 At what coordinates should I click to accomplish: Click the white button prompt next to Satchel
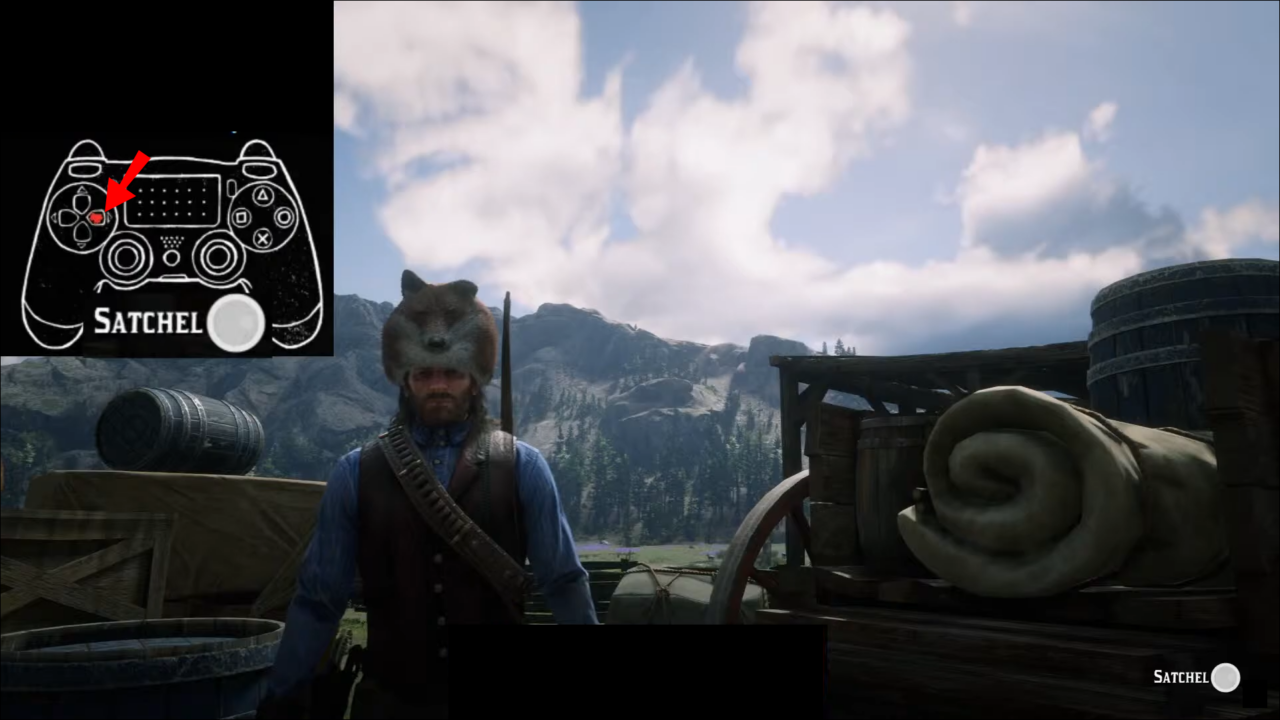pyautogui.click(x=236, y=321)
